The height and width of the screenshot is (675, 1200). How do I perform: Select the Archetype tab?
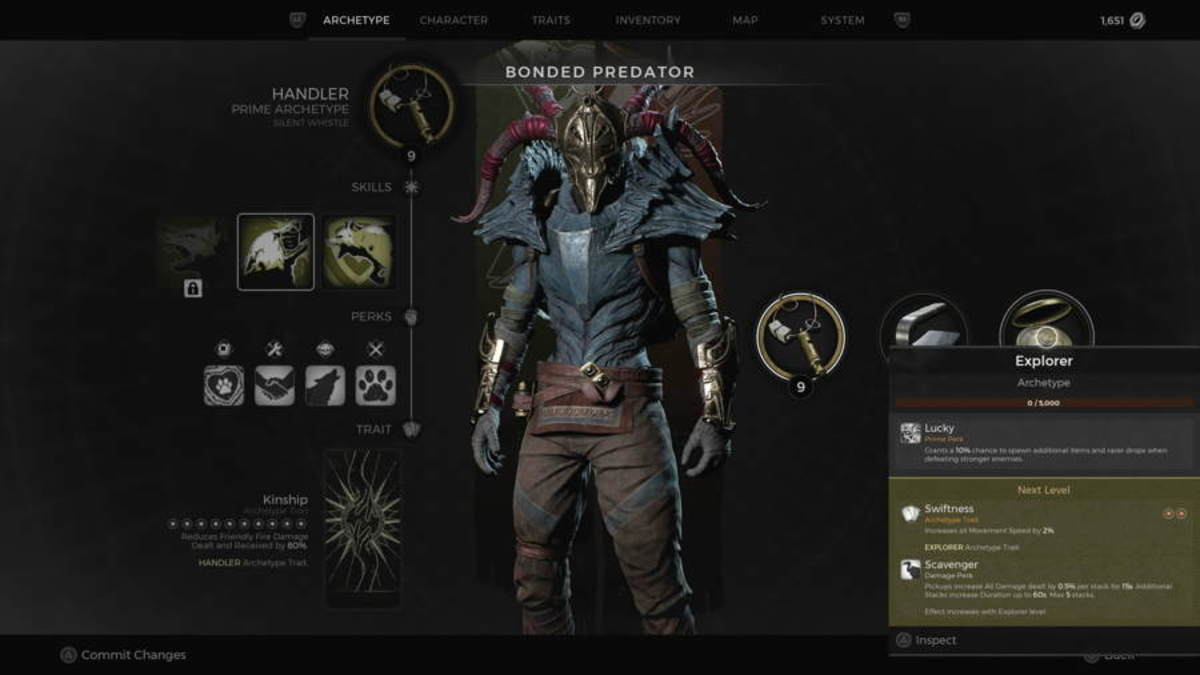pos(356,20)
